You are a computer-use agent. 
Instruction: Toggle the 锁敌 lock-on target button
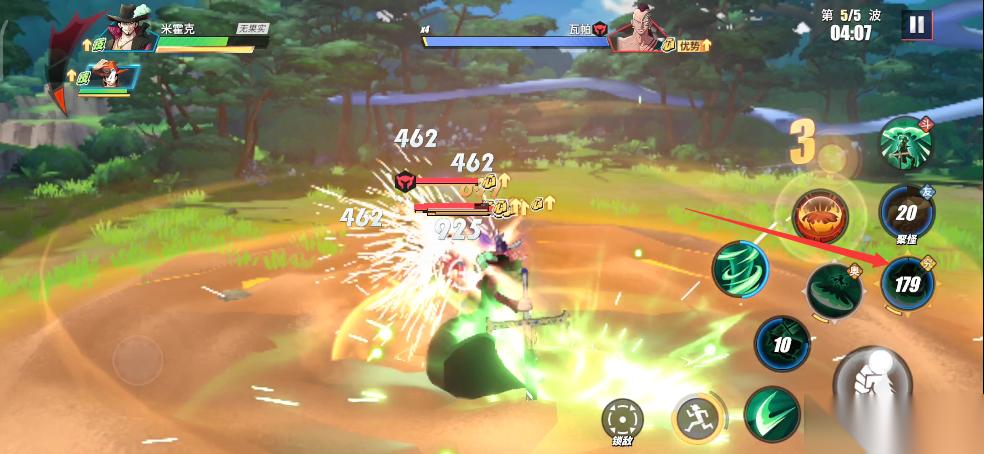point(622,419)
